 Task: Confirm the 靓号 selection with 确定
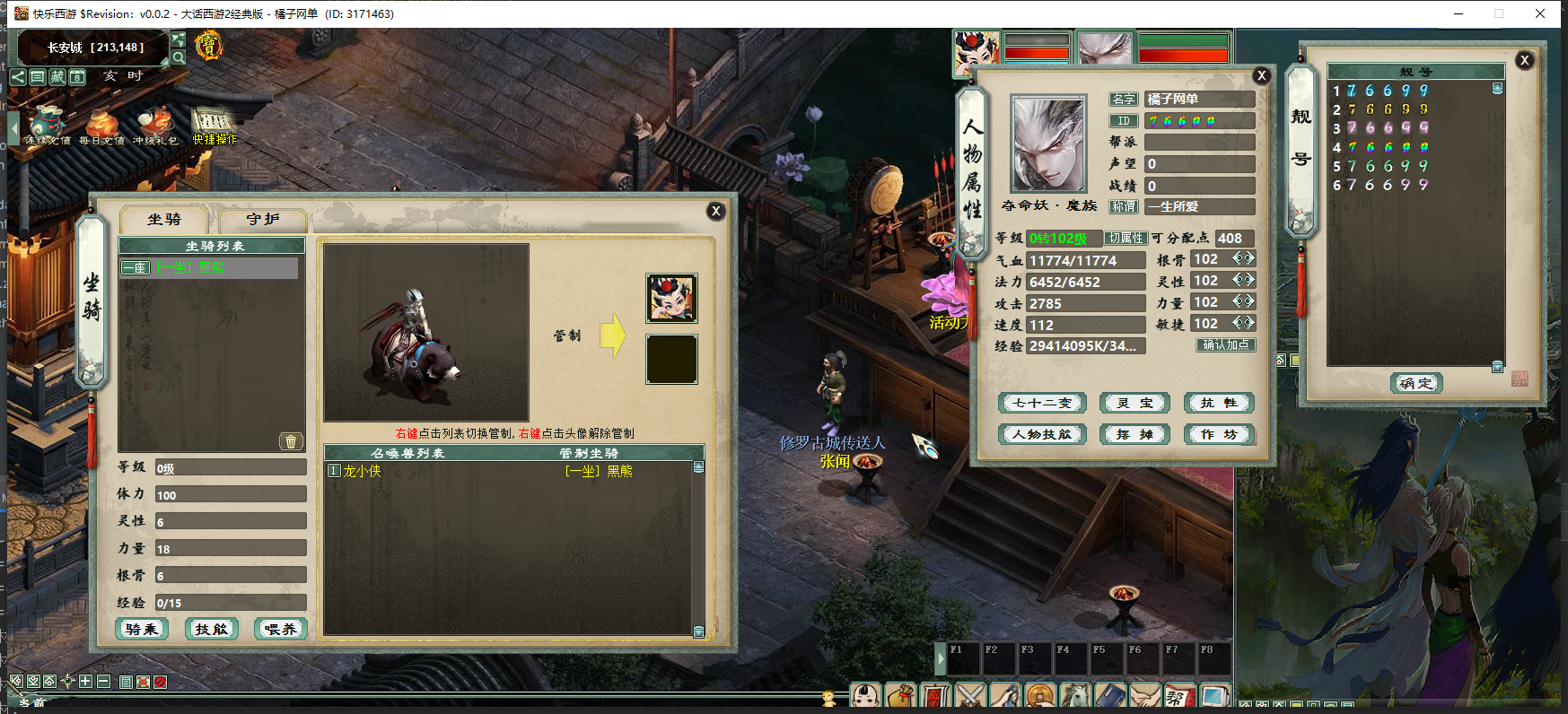coord(1416,383)
